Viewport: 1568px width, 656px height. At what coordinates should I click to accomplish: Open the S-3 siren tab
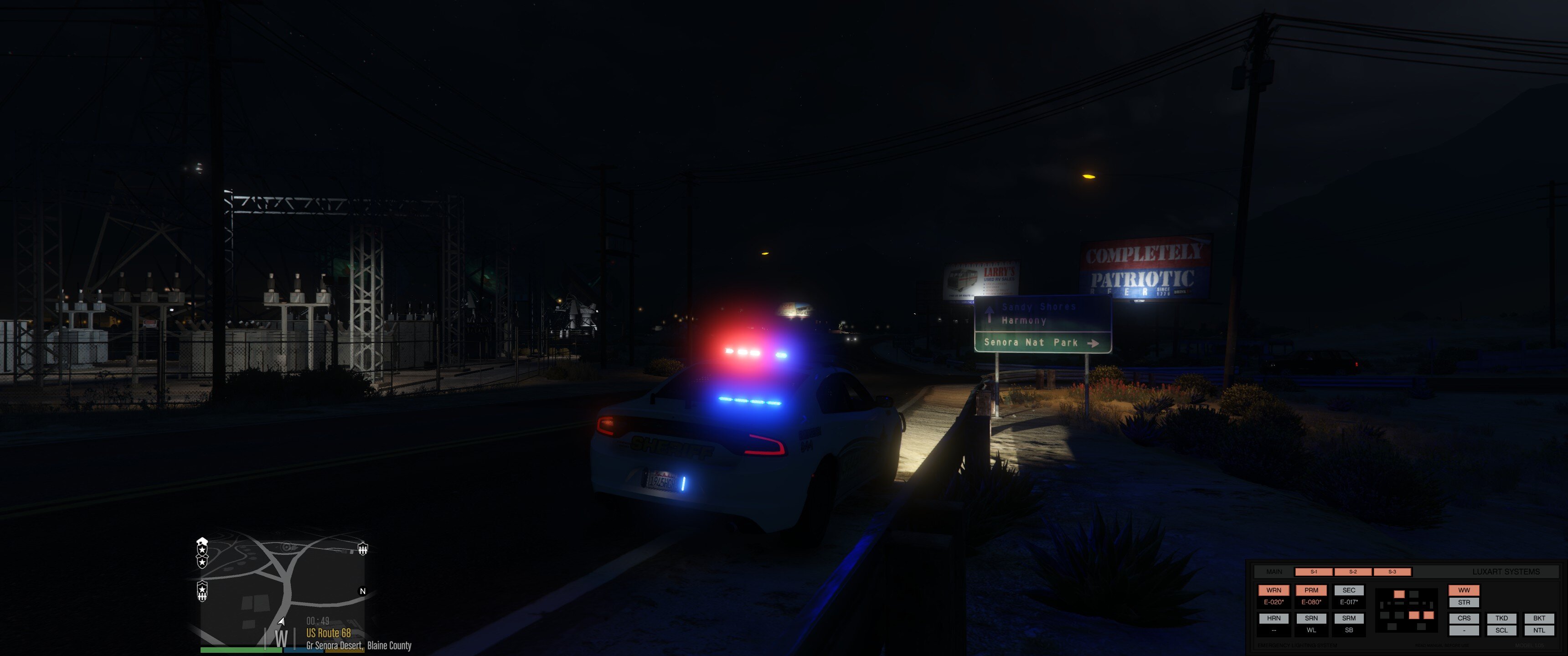coord(1393,572)
